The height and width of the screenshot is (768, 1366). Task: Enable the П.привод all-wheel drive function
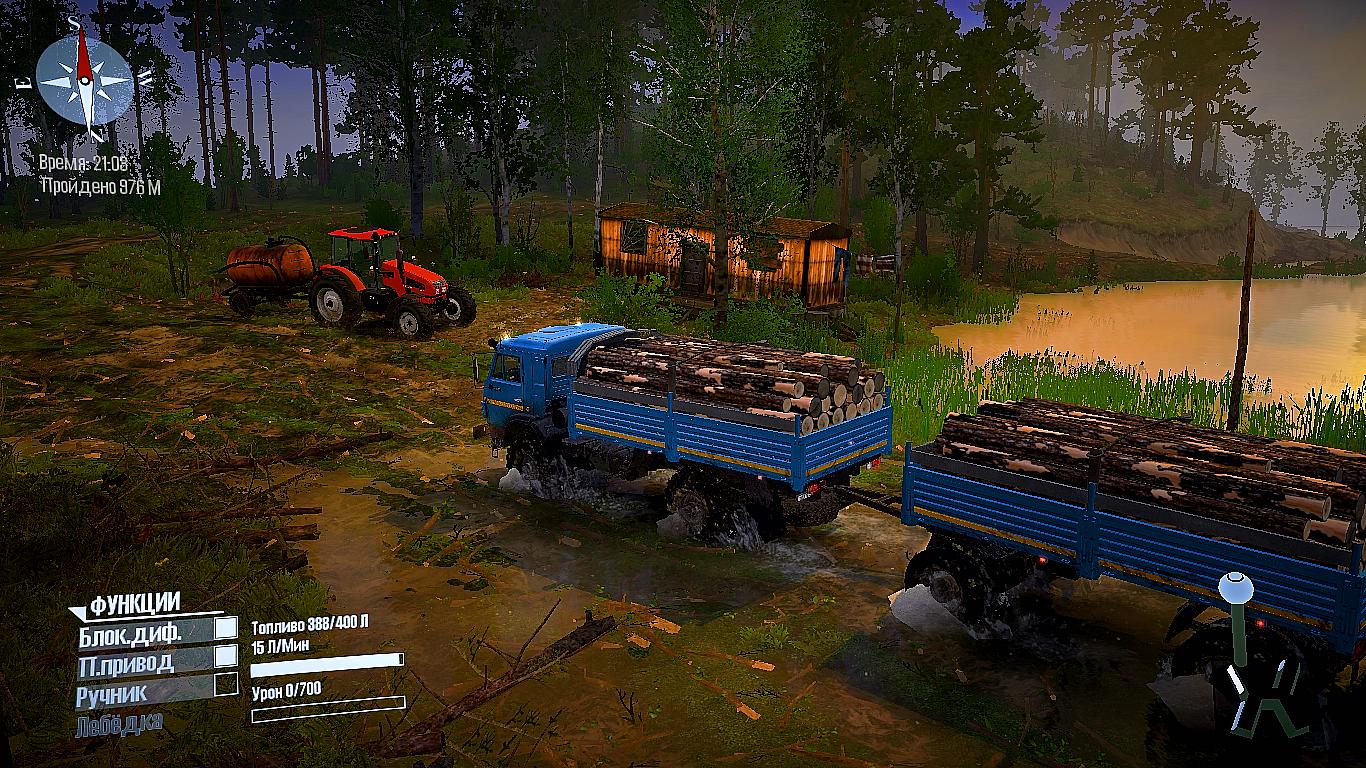click(227, 656)
